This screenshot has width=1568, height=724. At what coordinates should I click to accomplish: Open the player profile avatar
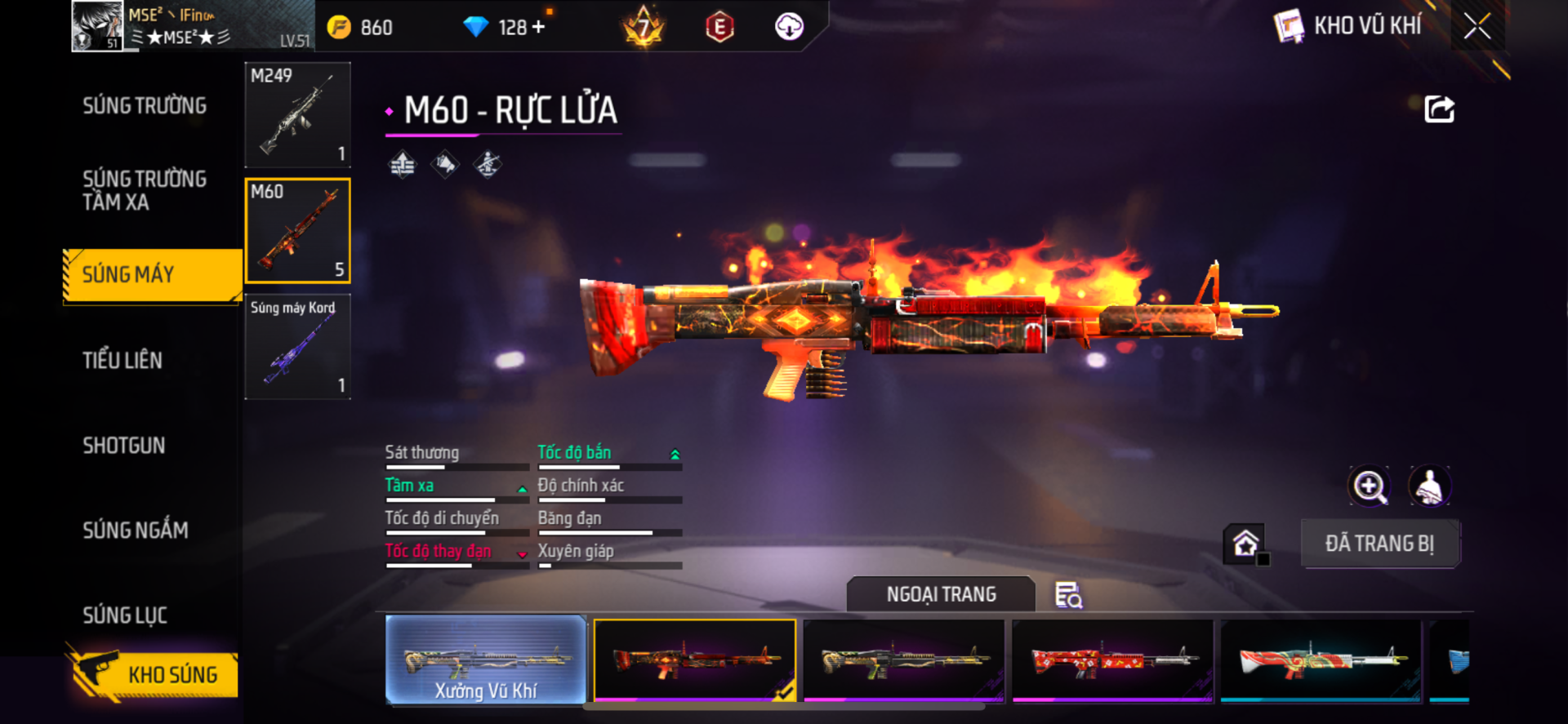click(97, 26)
